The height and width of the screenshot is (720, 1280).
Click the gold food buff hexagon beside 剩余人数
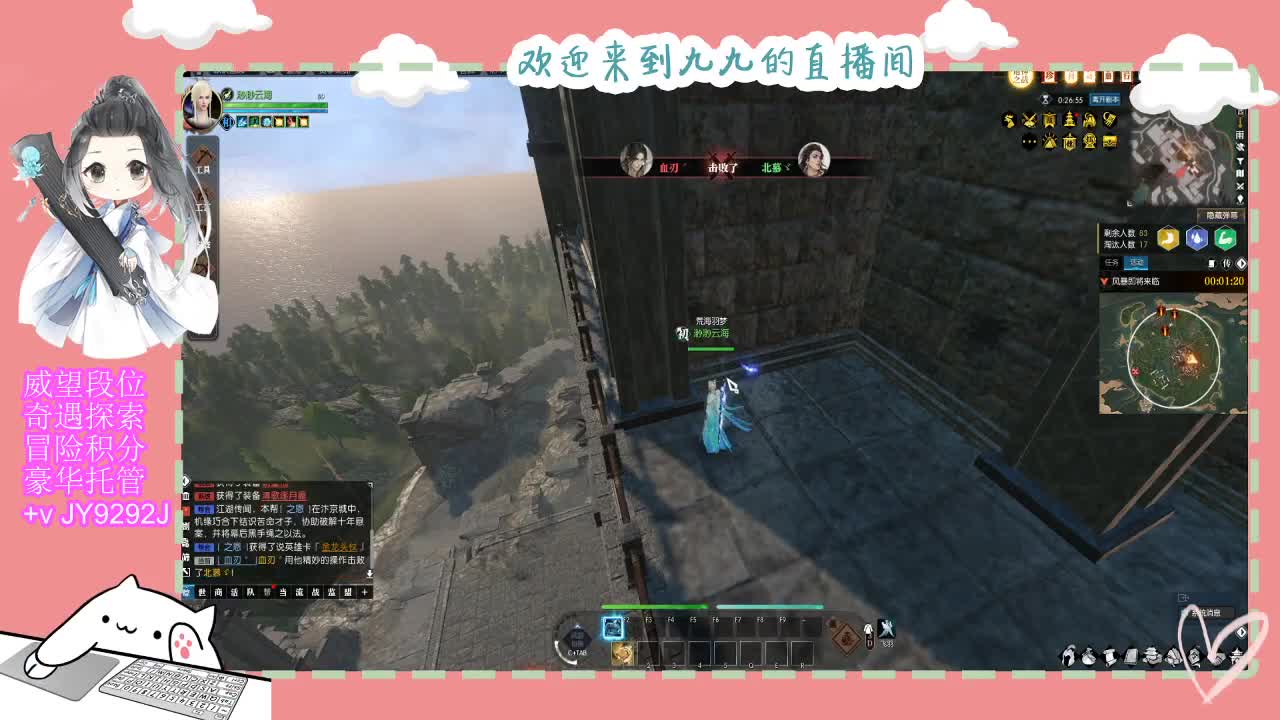pyautogui.click(x=1169, y=237)
